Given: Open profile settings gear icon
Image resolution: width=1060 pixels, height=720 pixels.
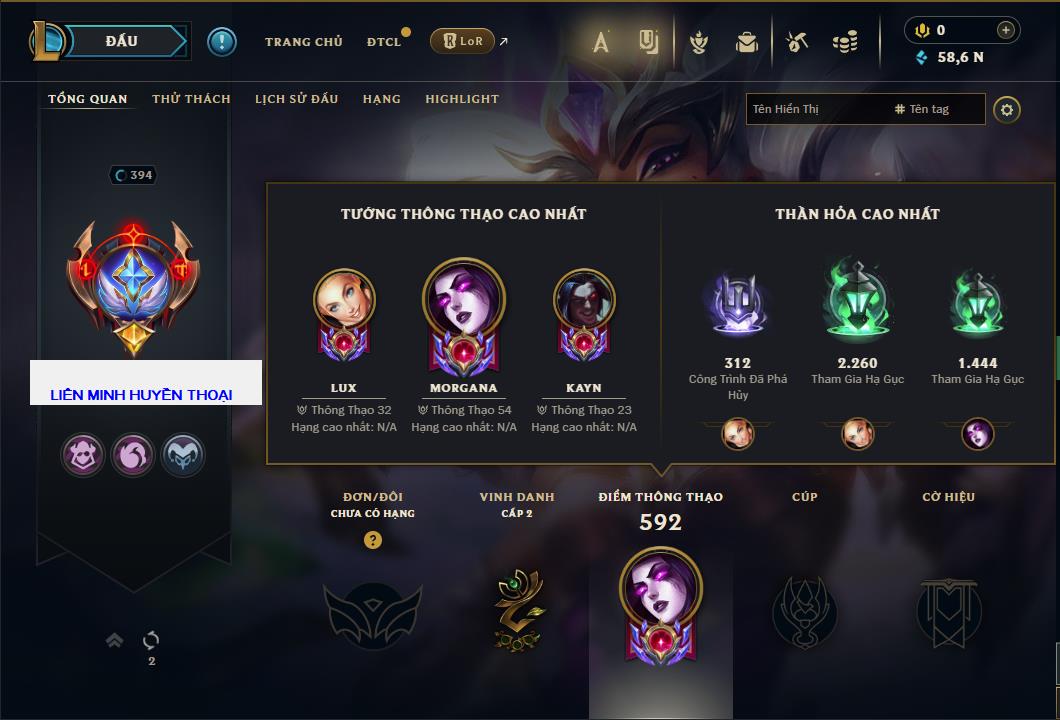Looking at the screenshot, I should [x=1007, y=109].
